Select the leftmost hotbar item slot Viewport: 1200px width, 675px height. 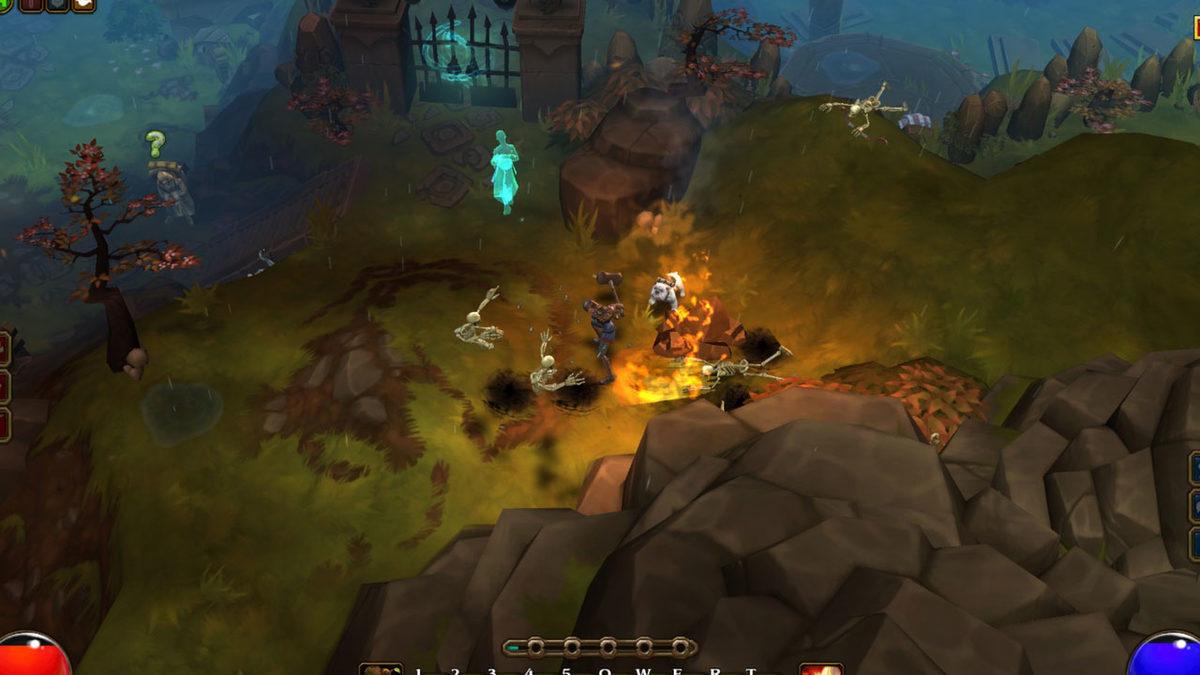[x=381, y=669]
